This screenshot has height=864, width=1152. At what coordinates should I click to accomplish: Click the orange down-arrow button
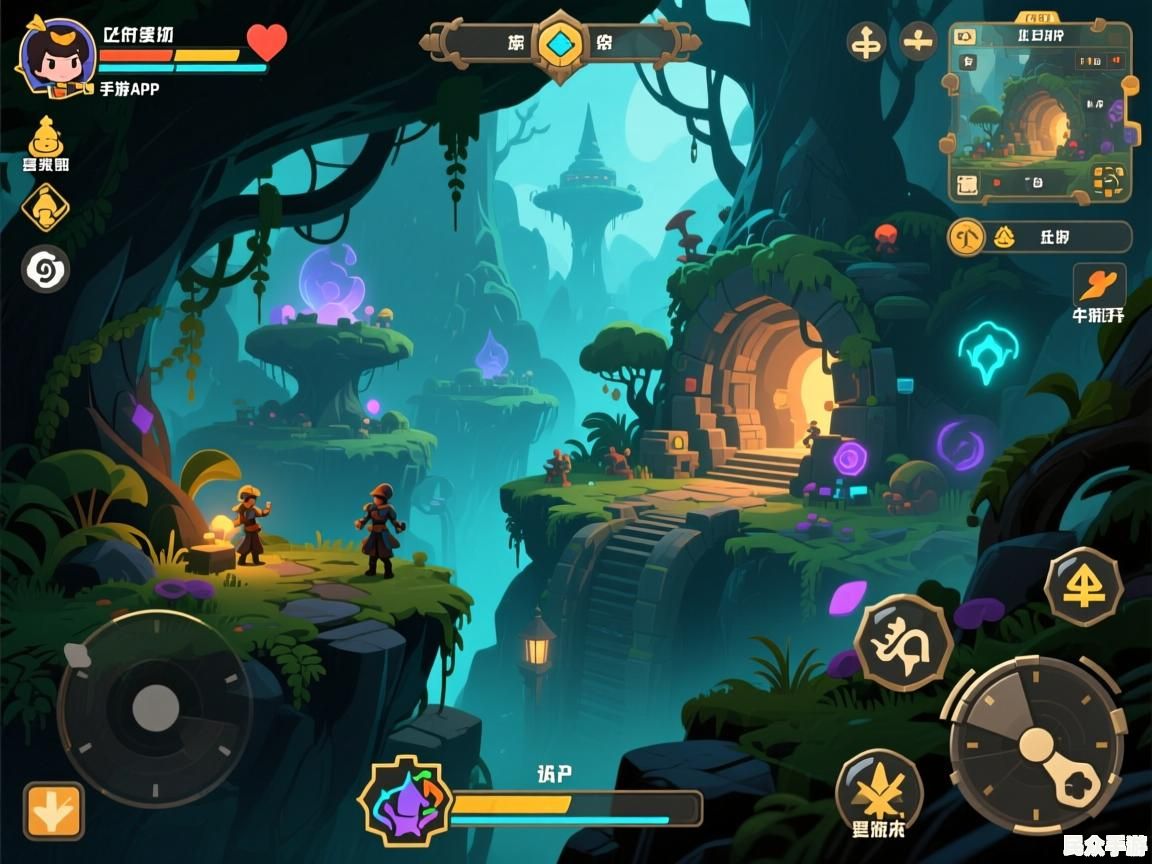point(54,810)
